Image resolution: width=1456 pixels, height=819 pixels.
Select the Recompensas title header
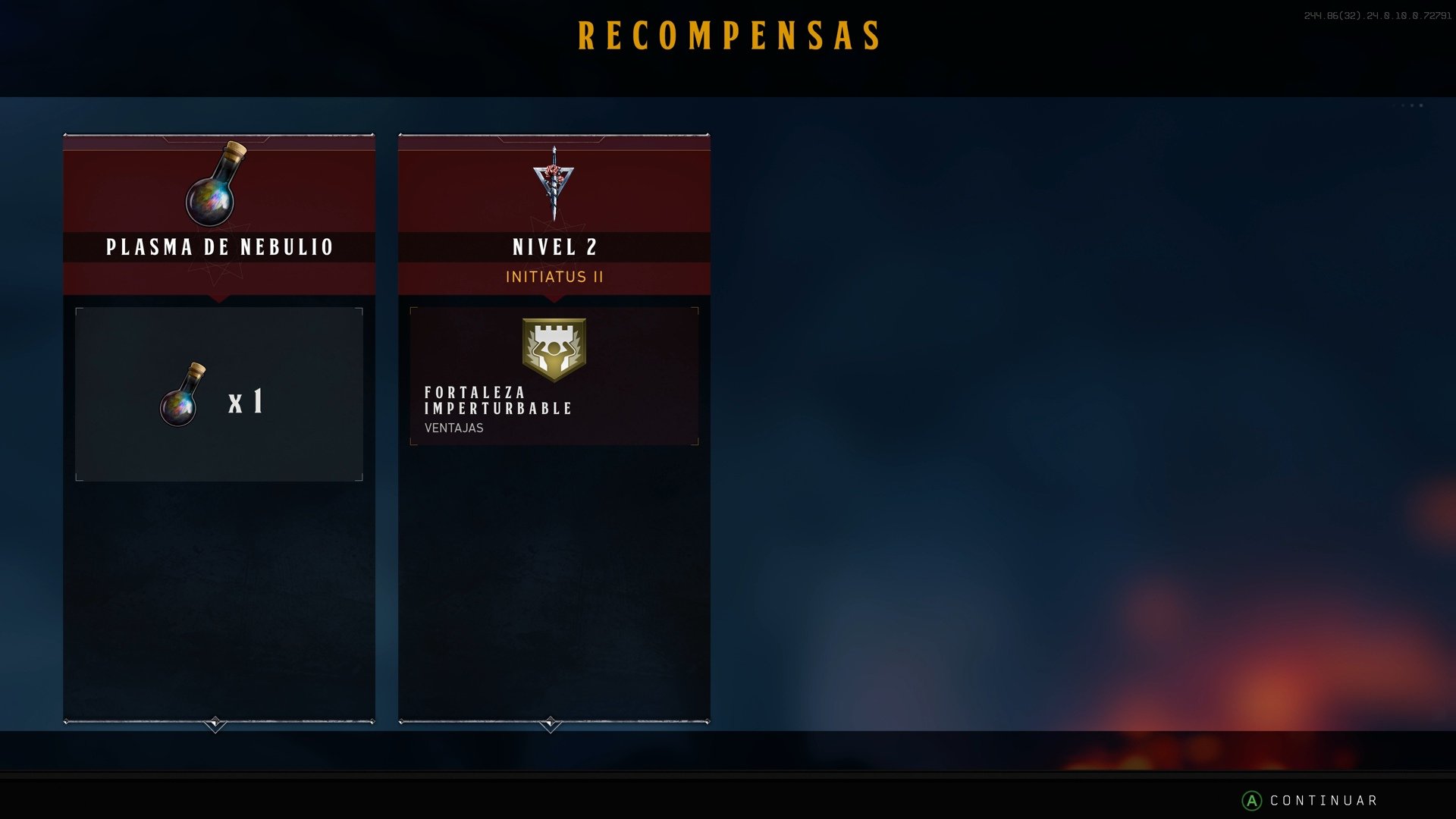coord(730,33)
